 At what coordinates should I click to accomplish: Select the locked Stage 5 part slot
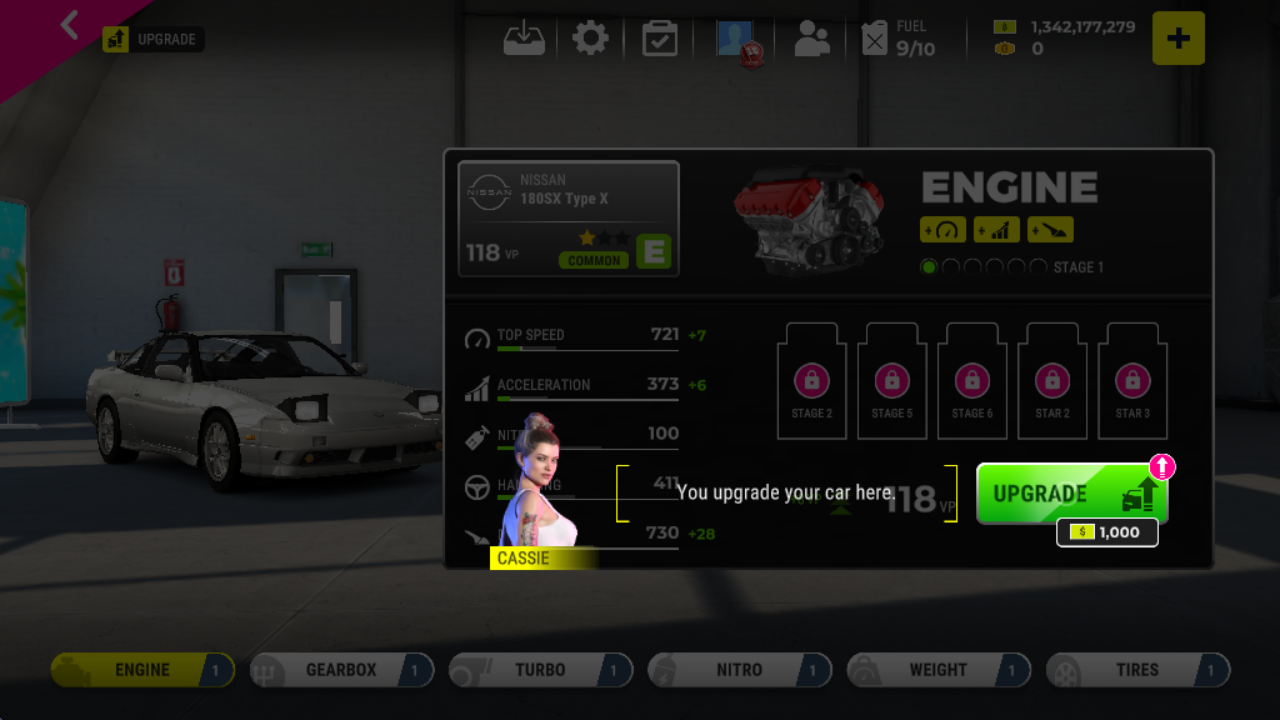(892, 383)
